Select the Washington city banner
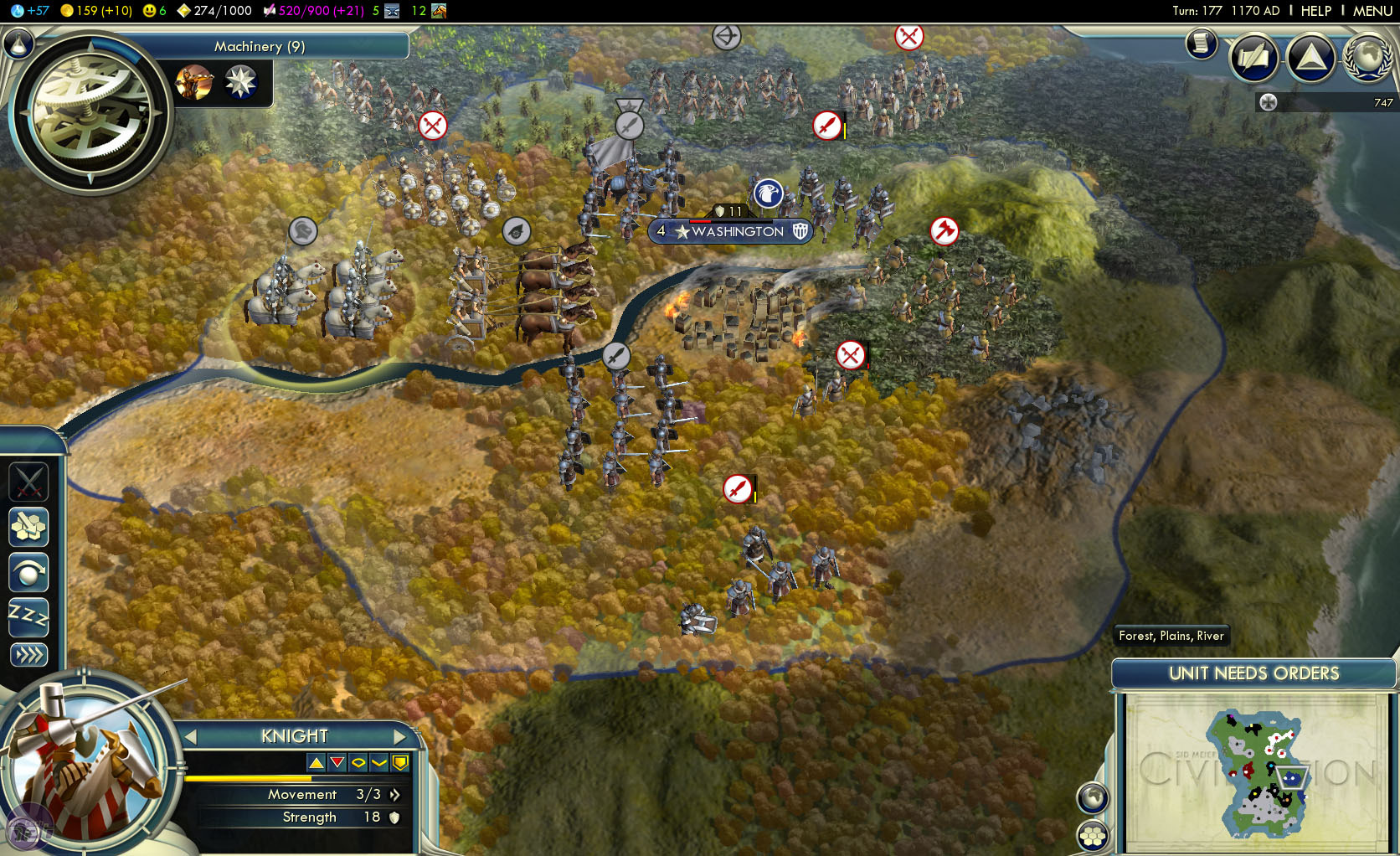Viewport: 1400px width, 856px height. (x=729, y=231)
